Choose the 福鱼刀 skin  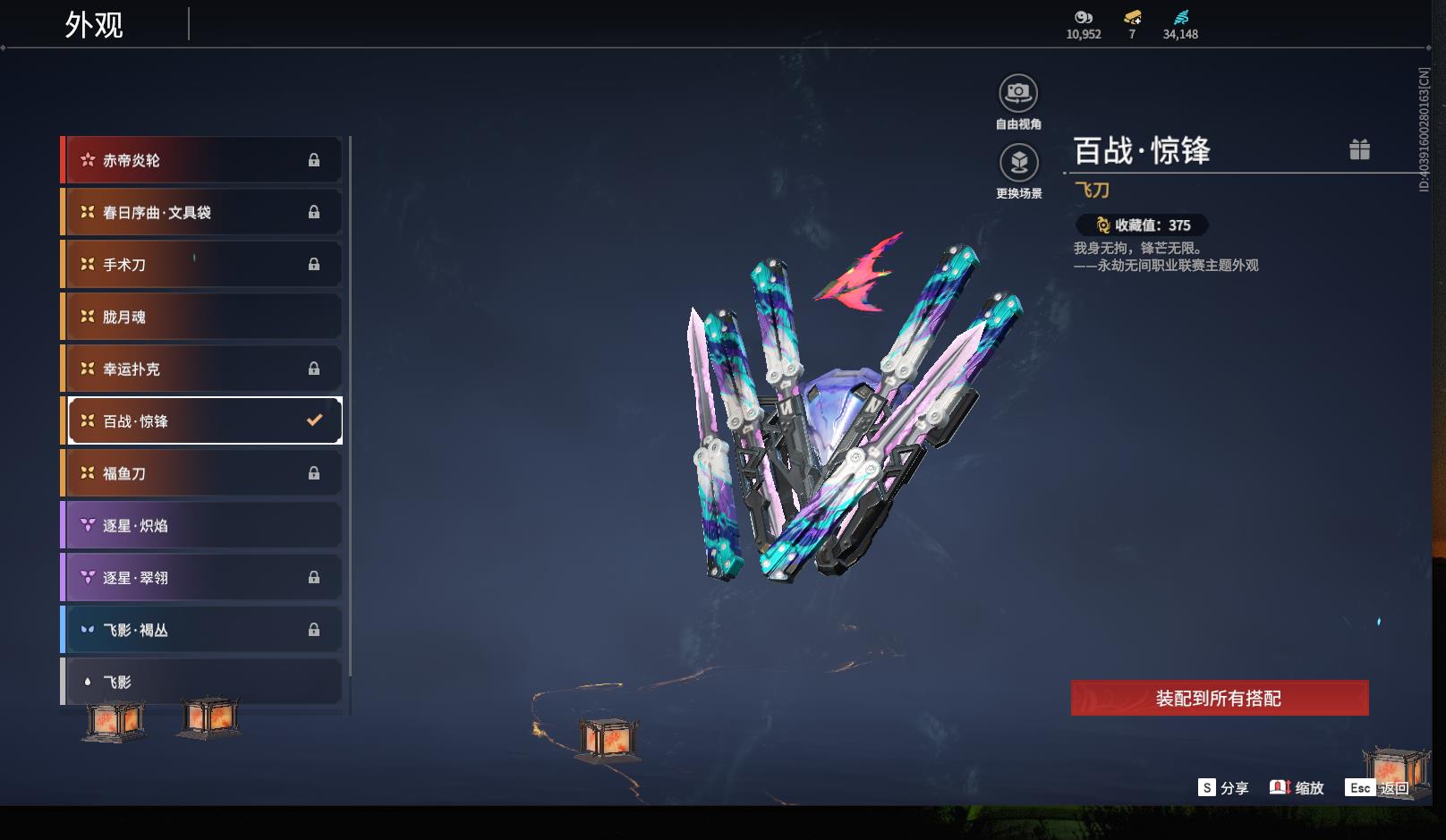tap(203, 473)
